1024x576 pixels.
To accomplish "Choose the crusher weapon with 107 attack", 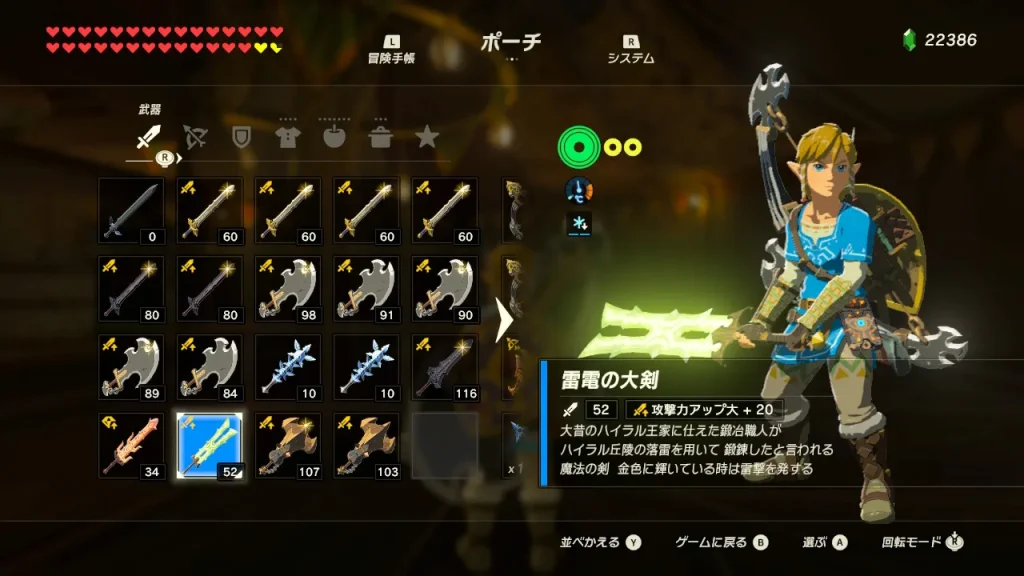I will (x=288, y=445).
